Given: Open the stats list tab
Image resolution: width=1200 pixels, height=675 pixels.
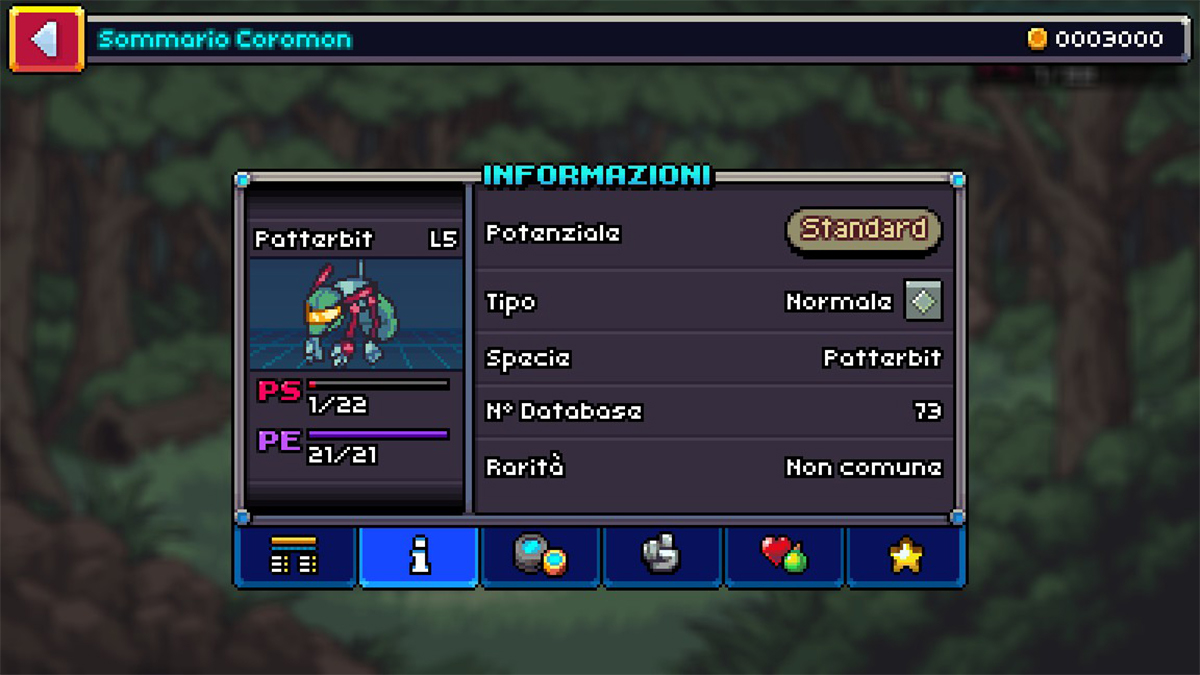Looking at the screenshot, I should 296,556.
